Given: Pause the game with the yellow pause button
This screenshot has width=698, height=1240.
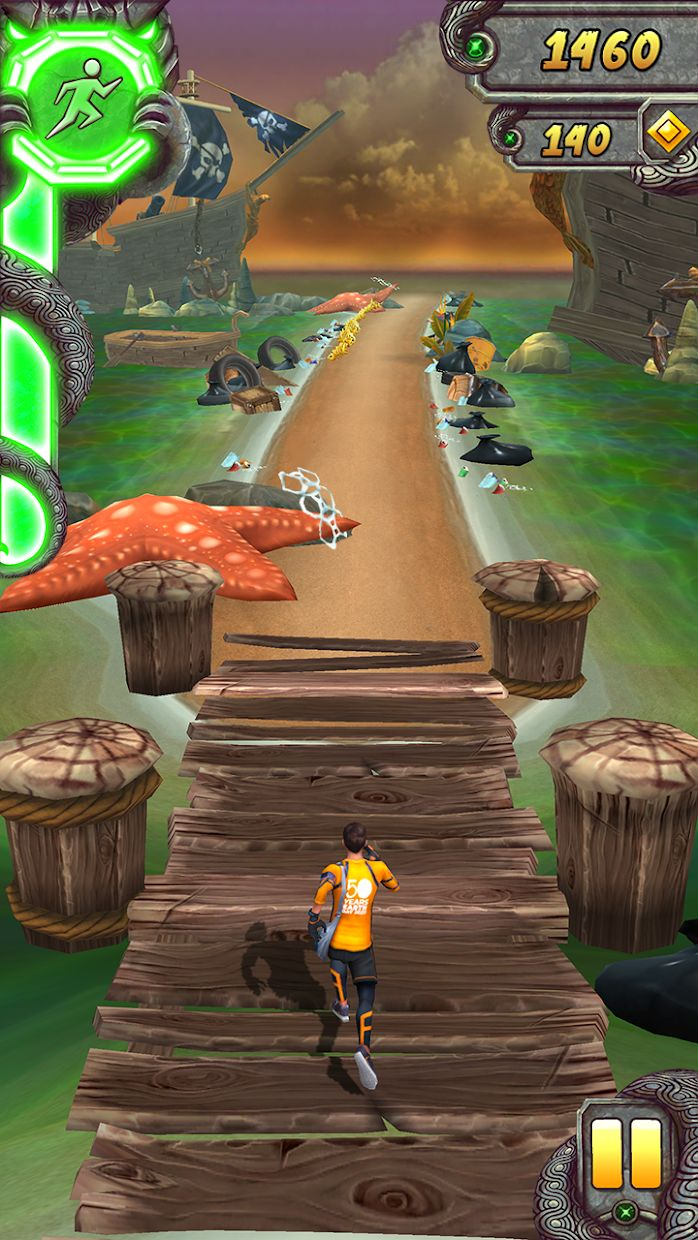Looking at the screenshot, I should 628,1152.
